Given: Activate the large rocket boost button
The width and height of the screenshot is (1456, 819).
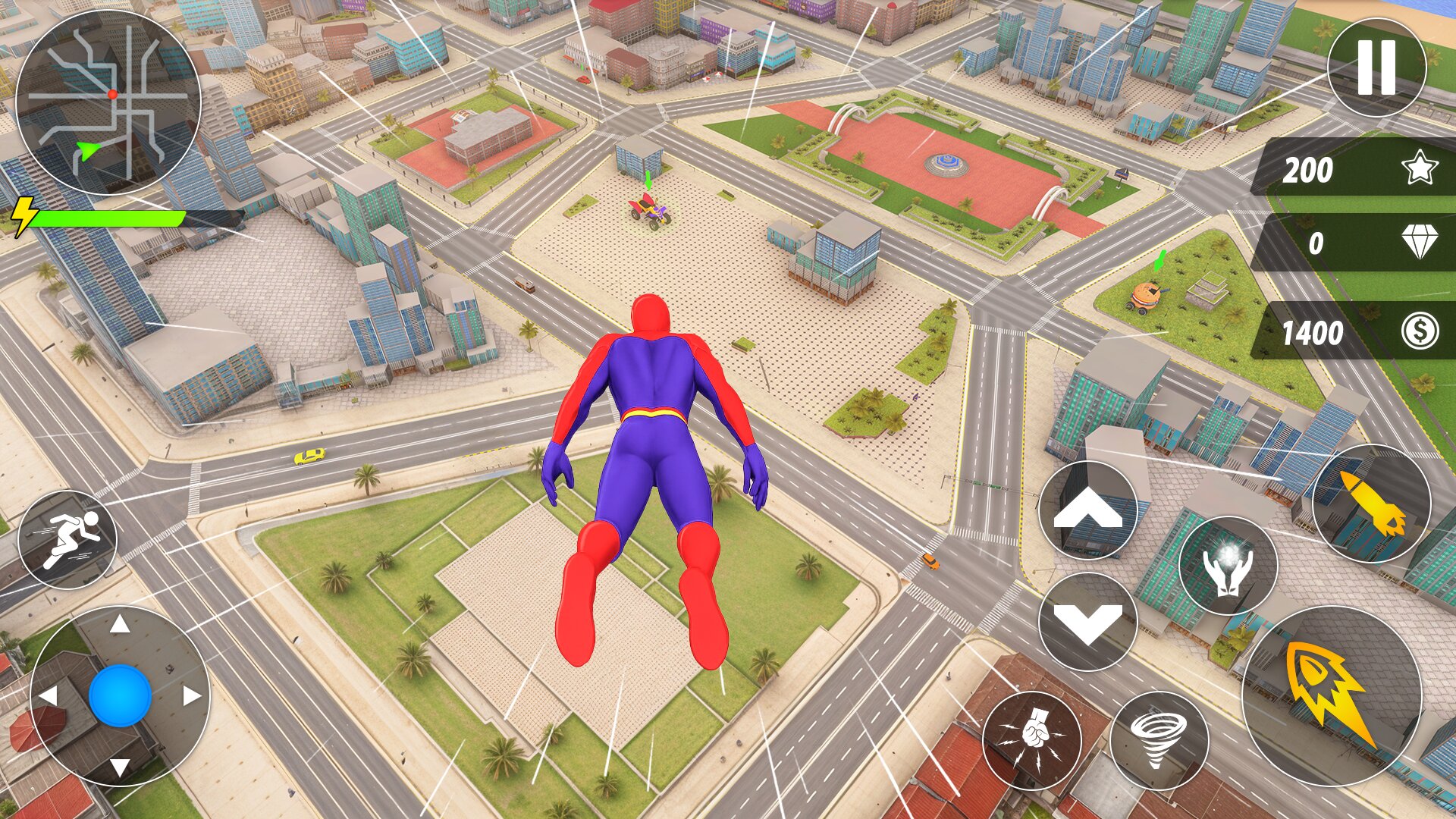Looking at the screenshot, I should pyautogui.click(x=1331, y=695).
